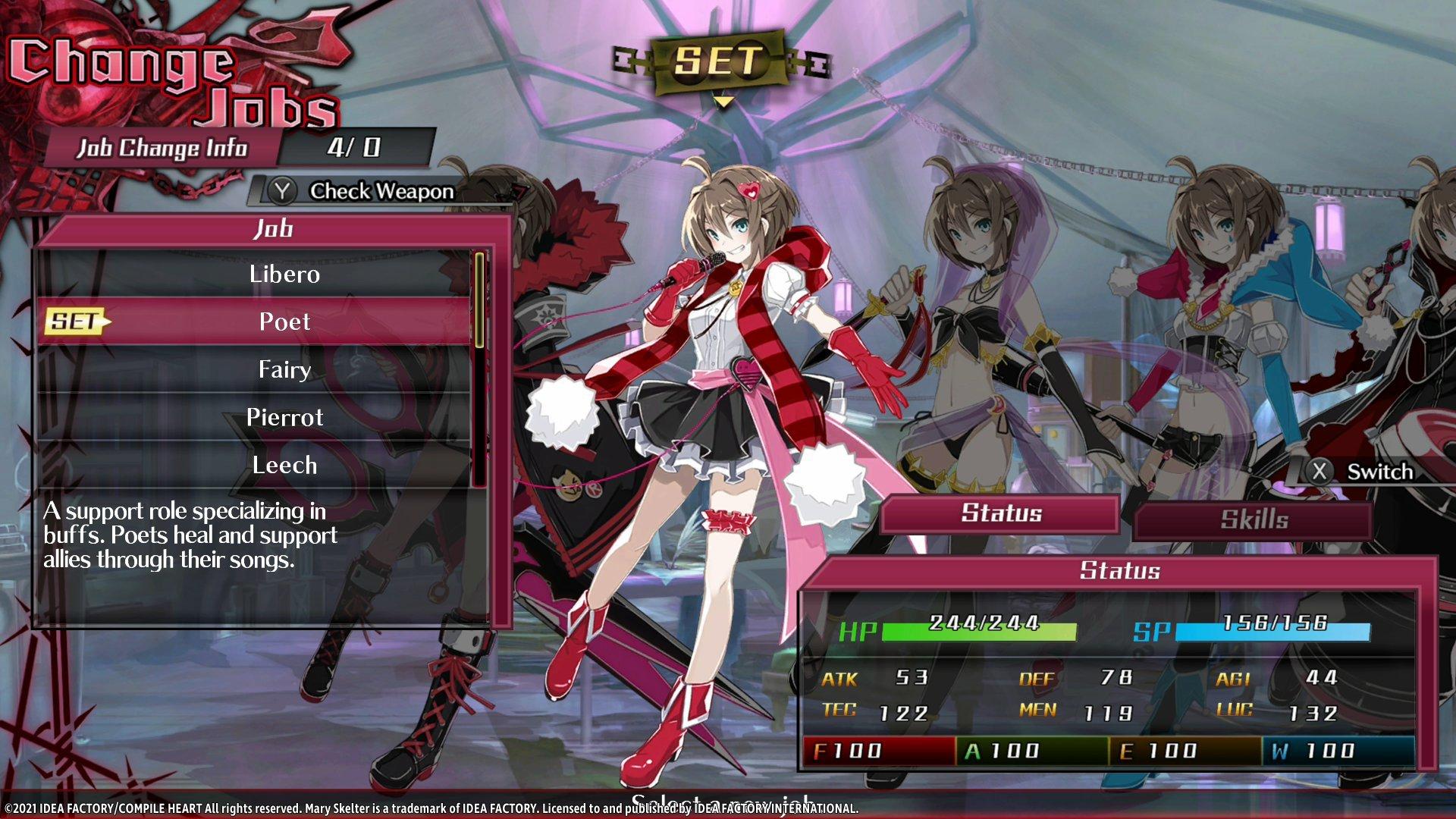Click the SET arrow marker beside Poet
Image resolution: width=1456 pixels, height=819 pixels.
pos(74,322)
